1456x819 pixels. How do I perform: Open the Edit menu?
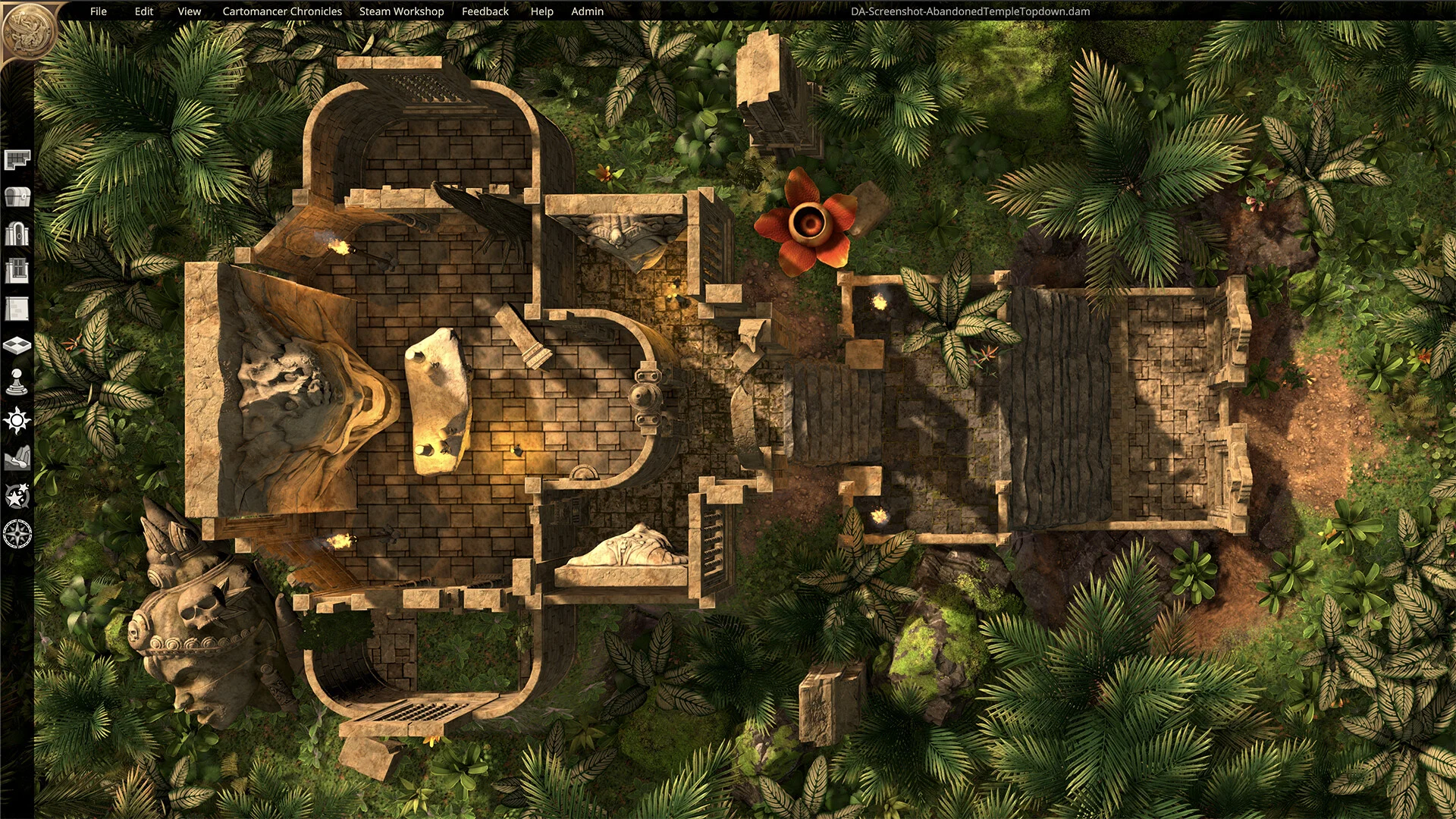[x=143, y=11]
